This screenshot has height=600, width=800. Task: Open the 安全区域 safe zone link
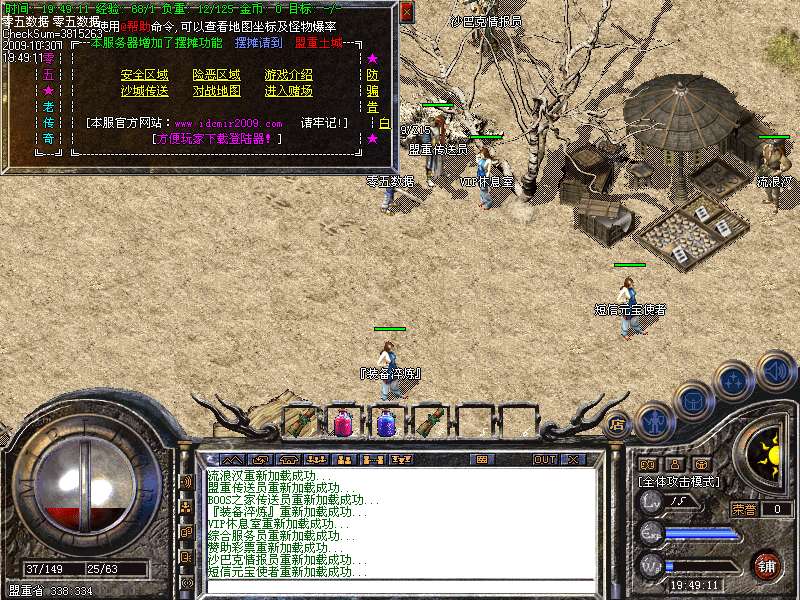click(145, 75)
